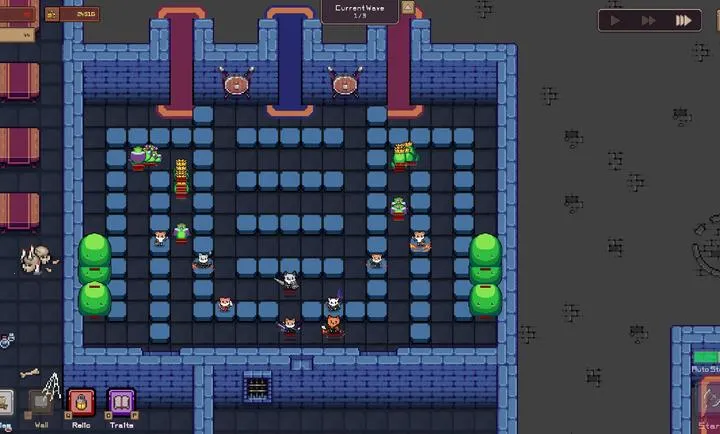This screenshot has width=720, height=434.
Task: Open the Traits book
Action: click(122, 404)
